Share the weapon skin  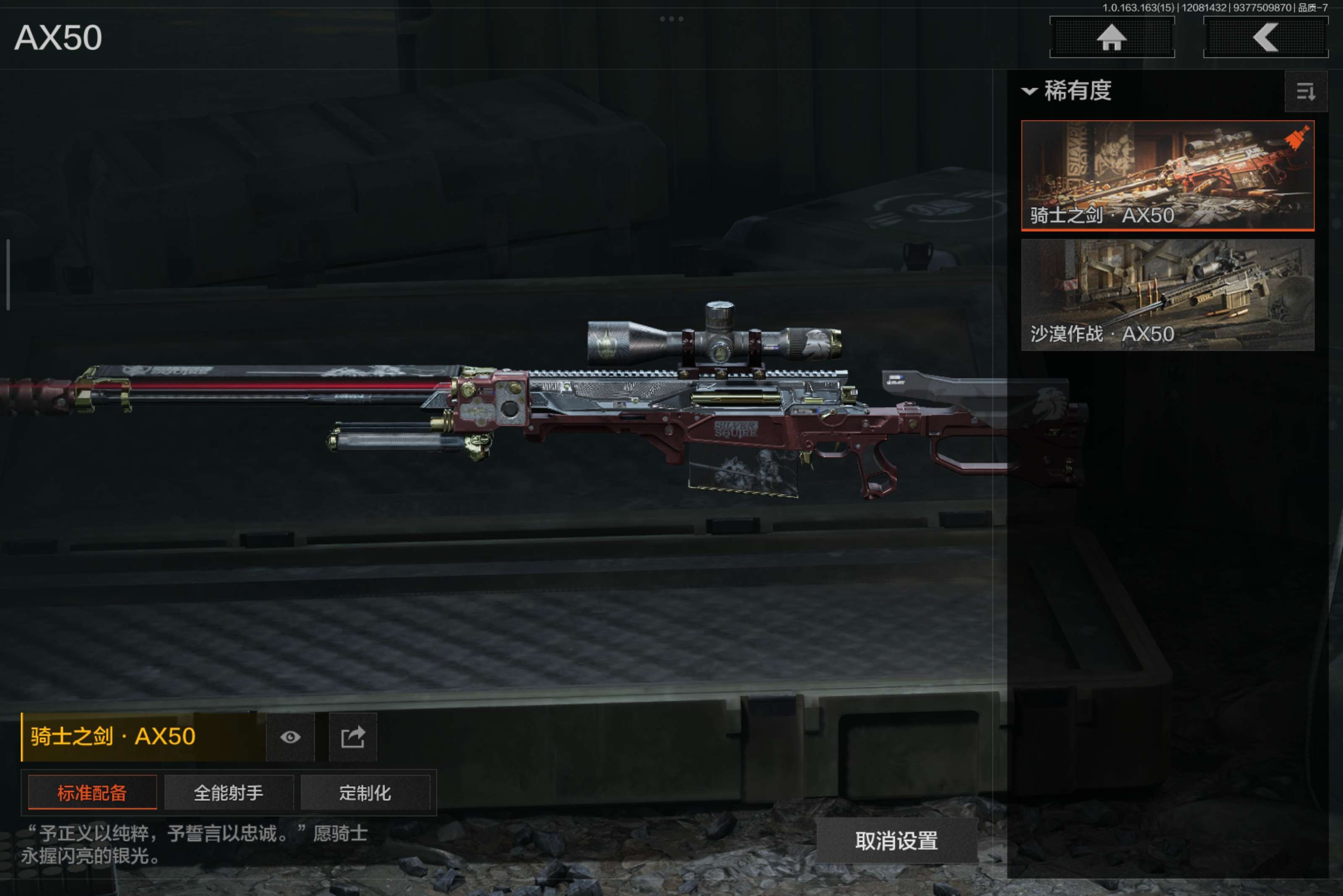coord(353,737)
